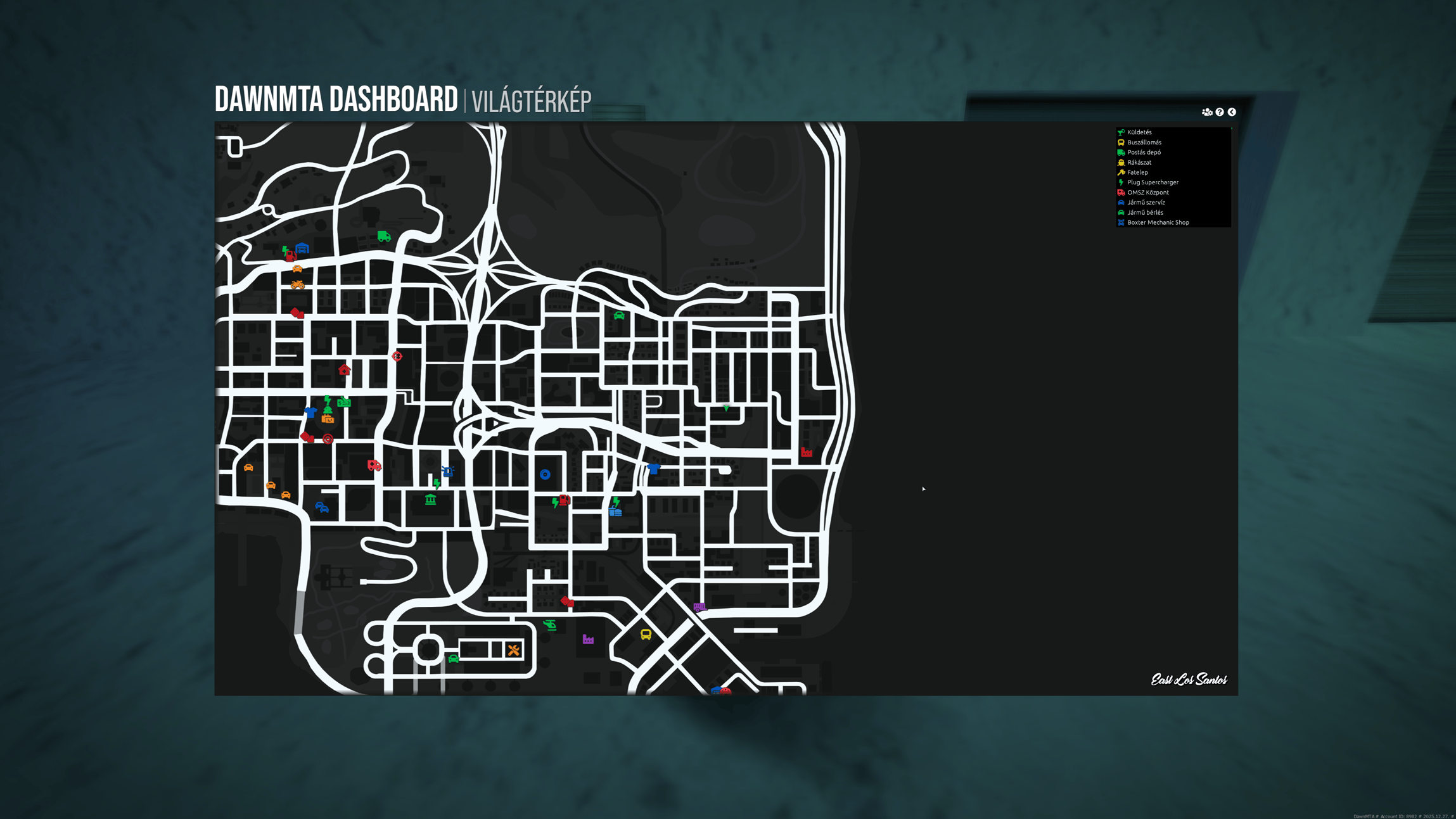Select the Fatelep legend entry
The height and width of the screenshot is (819, 1456).
pos(1137,172)
